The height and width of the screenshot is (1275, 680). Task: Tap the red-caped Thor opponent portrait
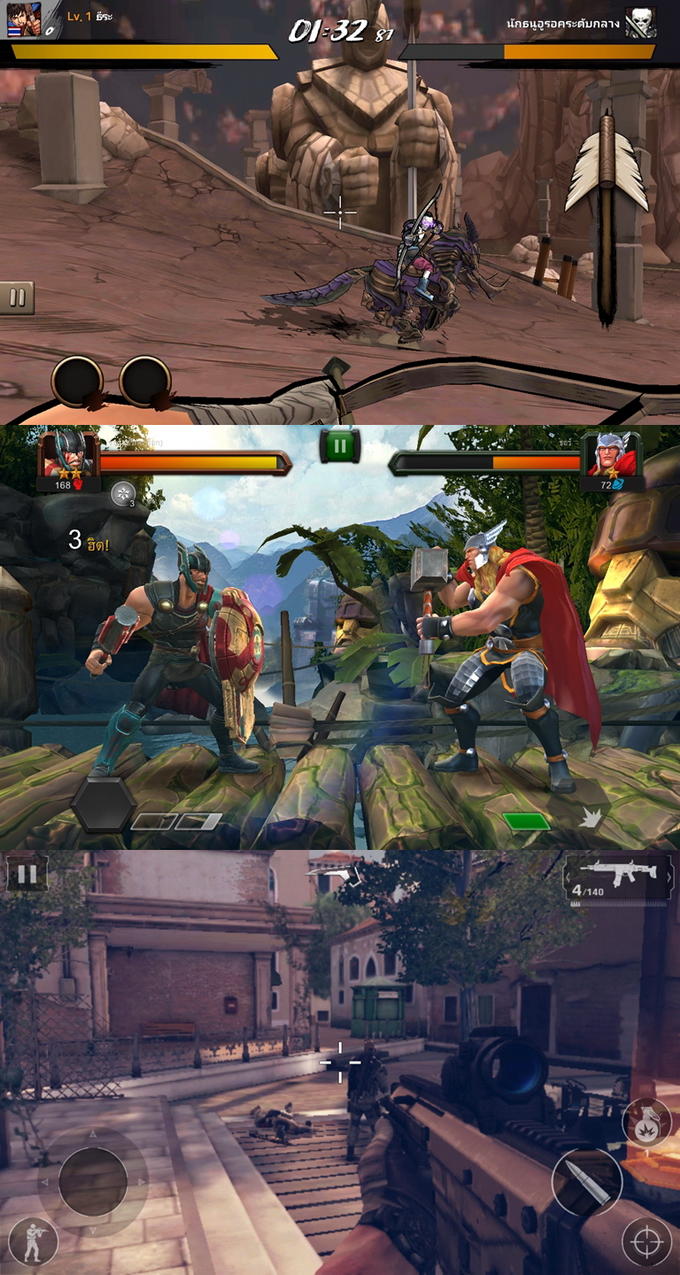coord(611,455)
